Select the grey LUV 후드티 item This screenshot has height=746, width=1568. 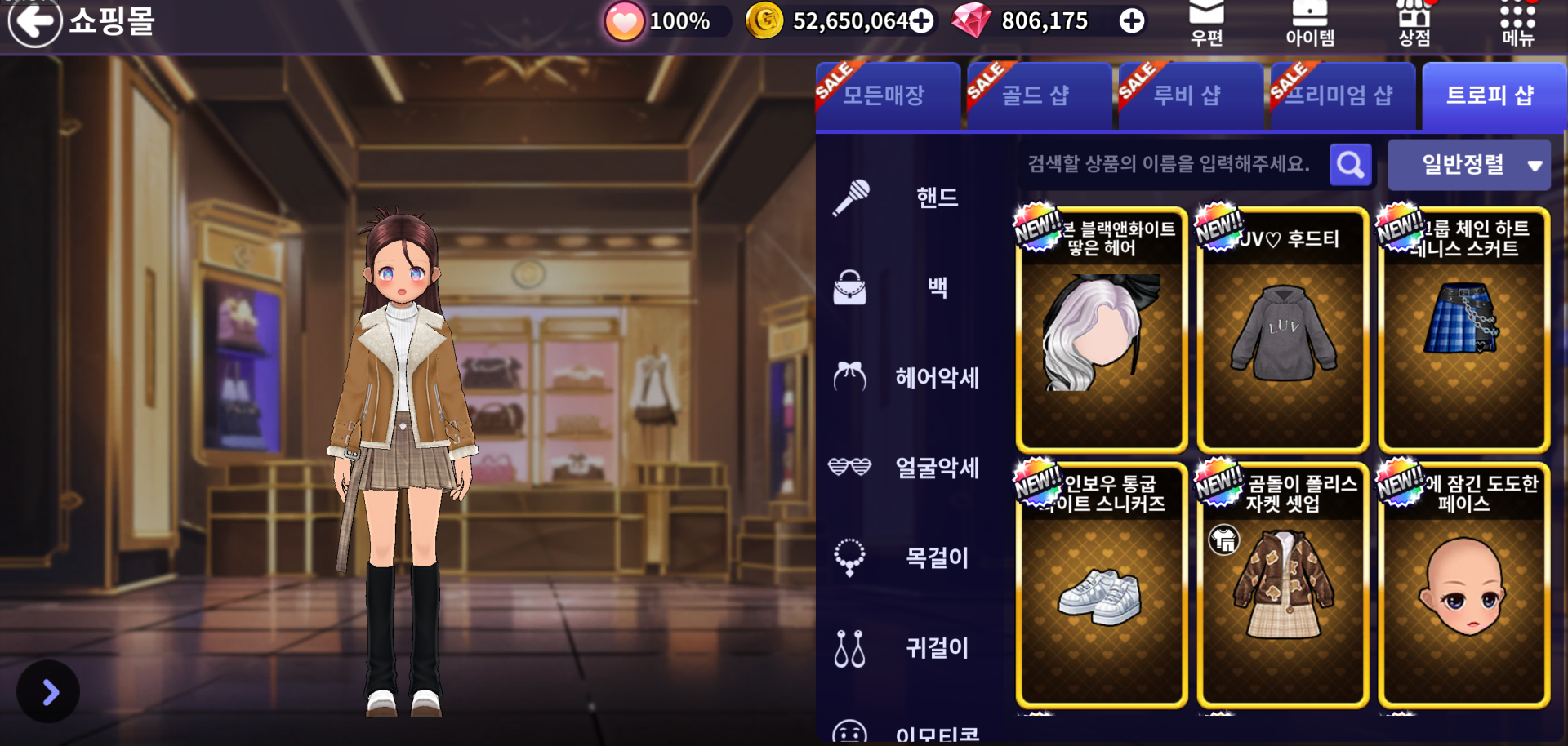[1282, 331]
